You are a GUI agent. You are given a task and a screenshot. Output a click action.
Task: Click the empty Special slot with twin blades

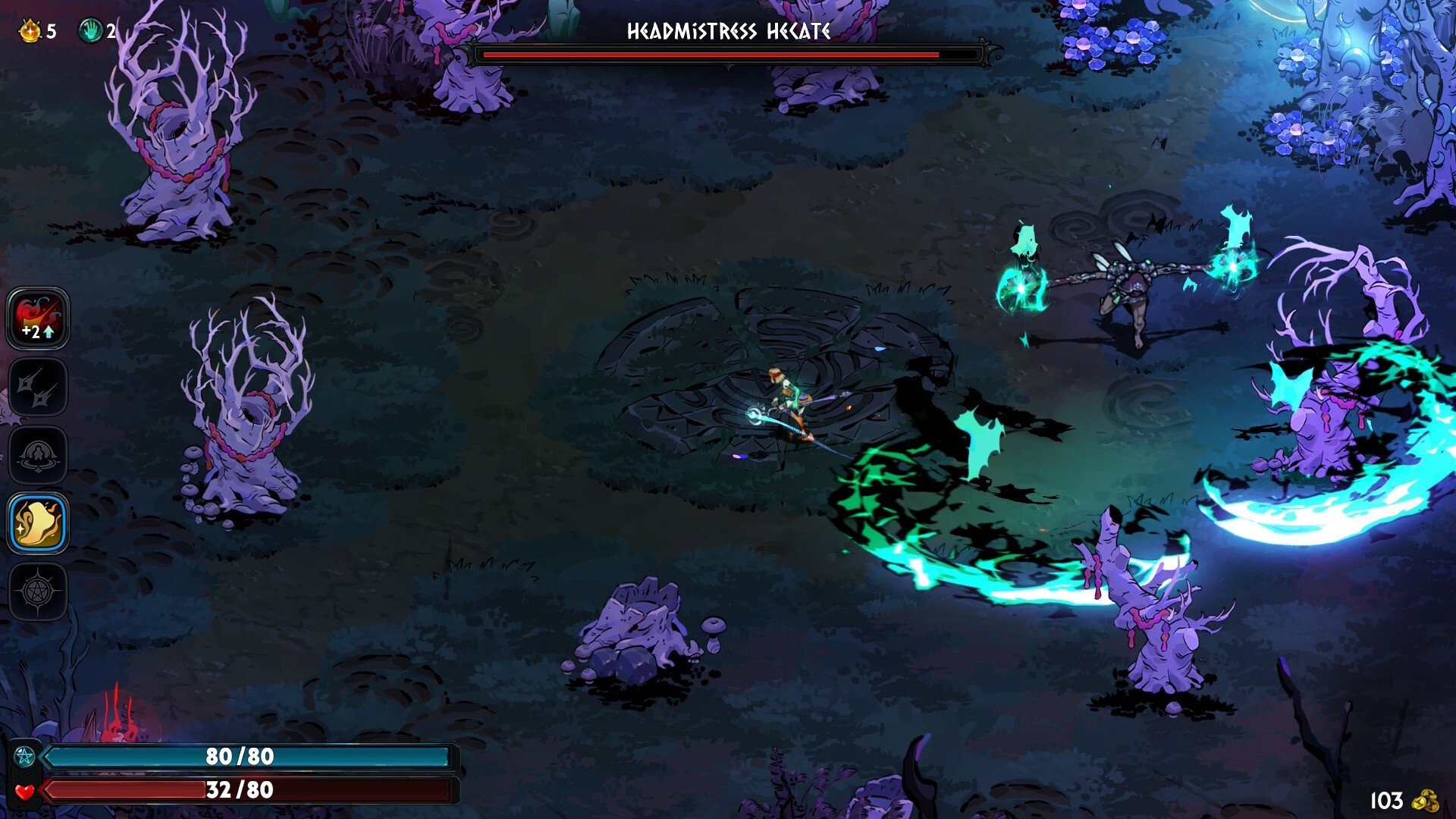[x=38, y=387]
